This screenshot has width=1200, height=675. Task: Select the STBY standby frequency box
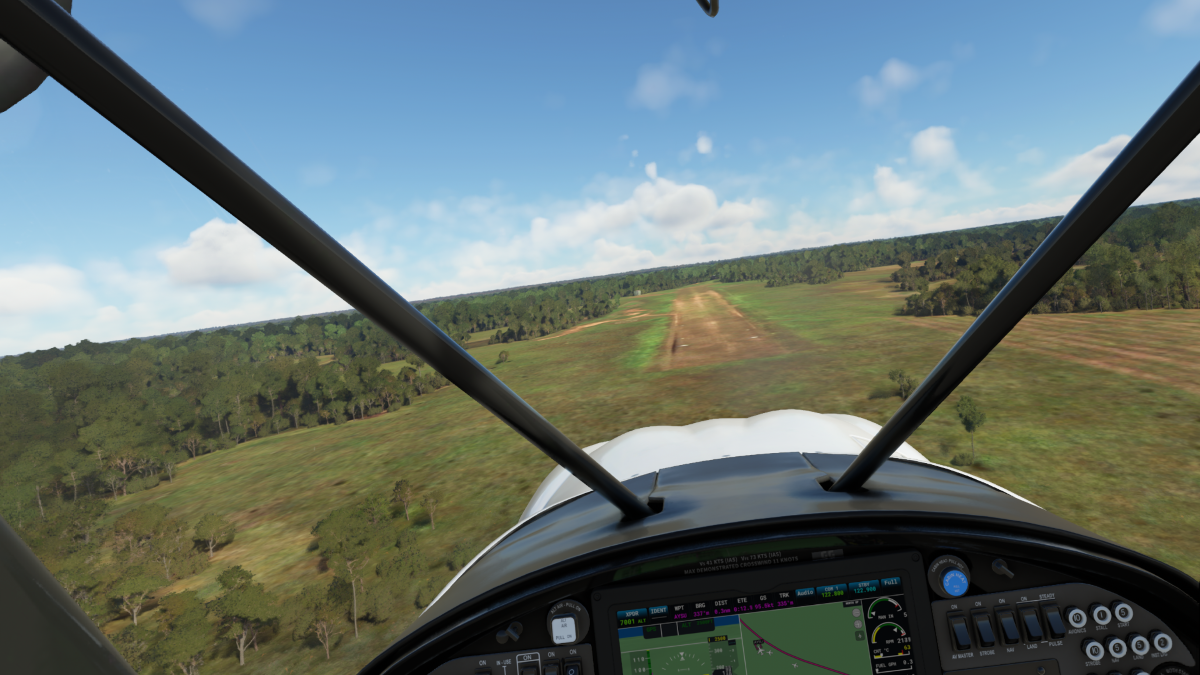(862, 586)
